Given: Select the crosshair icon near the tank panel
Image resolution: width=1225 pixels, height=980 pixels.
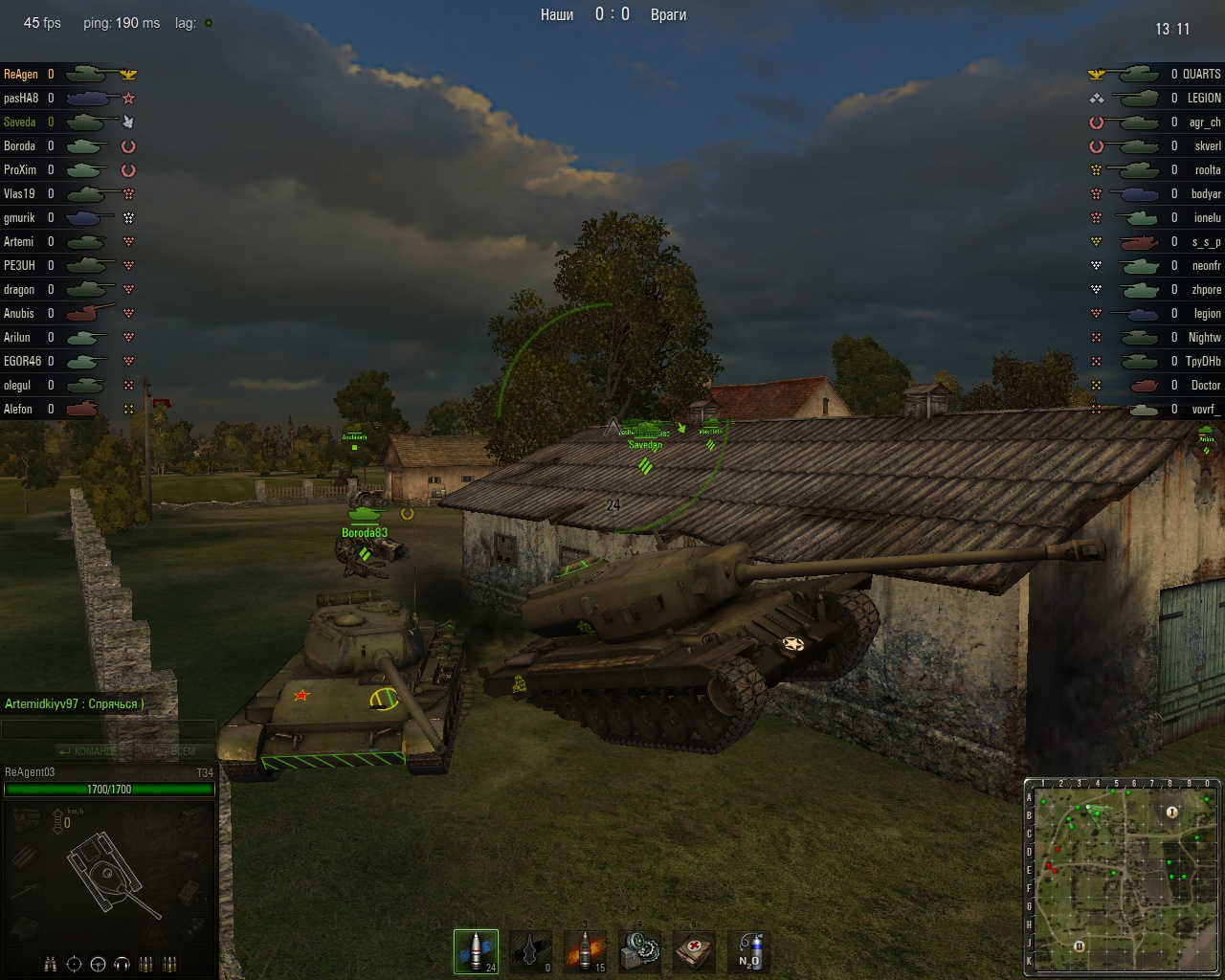Looking at the screenshot, I should click(x=74, y=964).
